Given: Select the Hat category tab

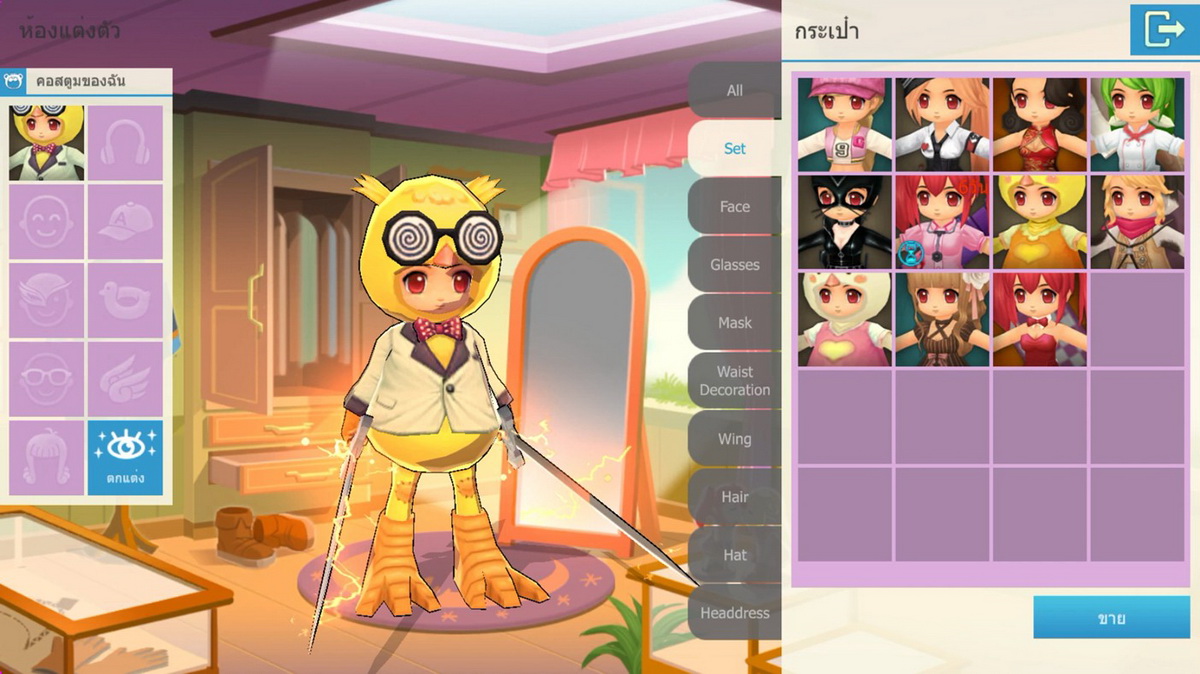Looking at the screenshot, I should point(734,554).
